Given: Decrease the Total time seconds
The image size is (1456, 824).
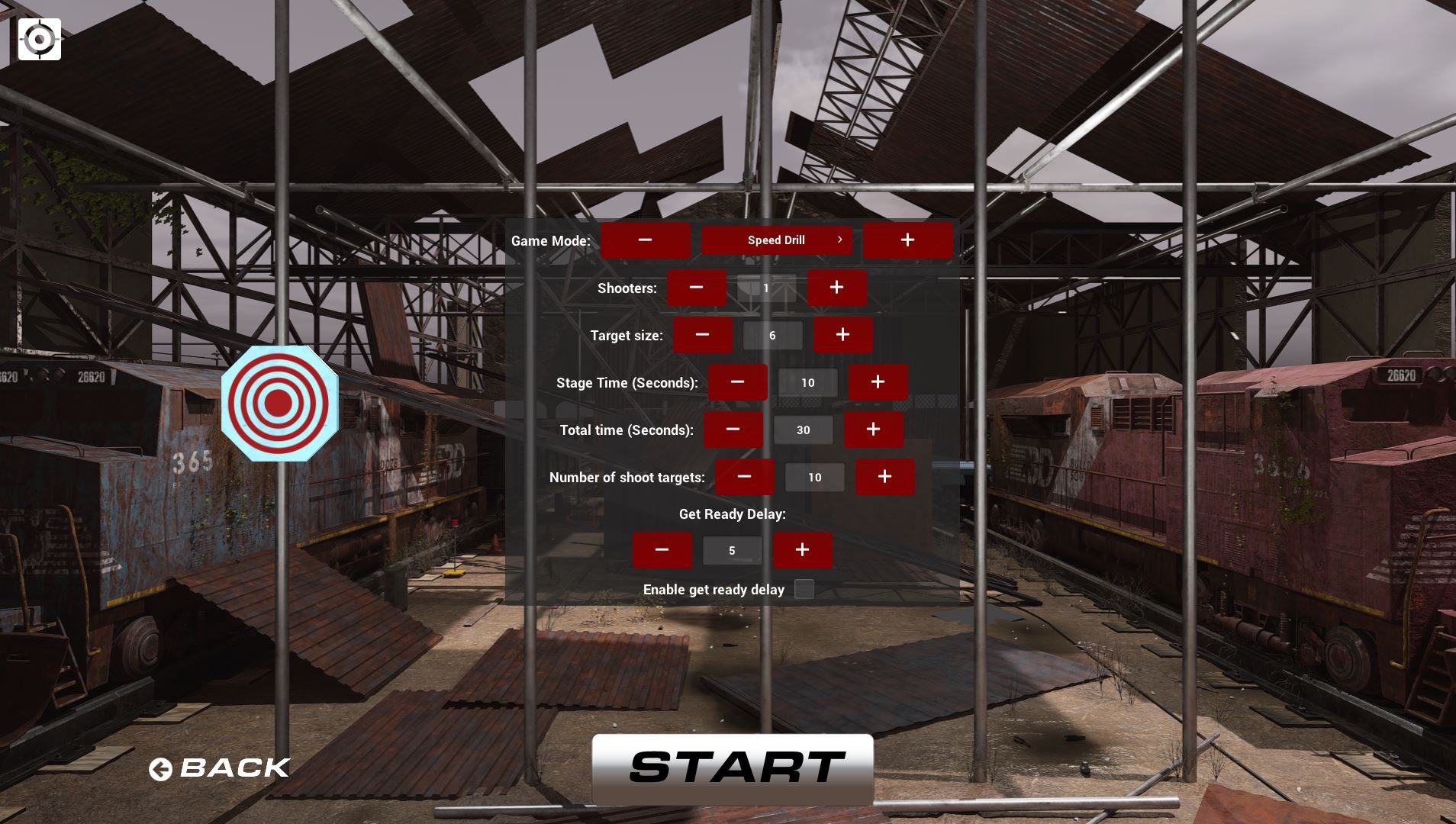Looking at the screenshot, I should click(x=733, y=430).
